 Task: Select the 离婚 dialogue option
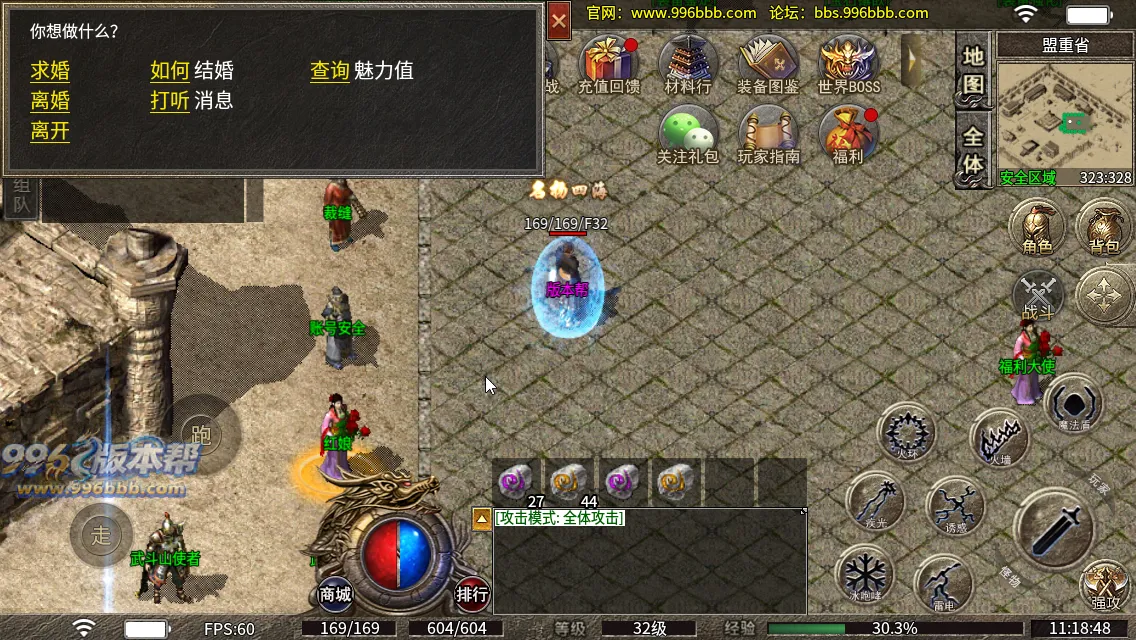pyautogui.click(x=50, y=101)
